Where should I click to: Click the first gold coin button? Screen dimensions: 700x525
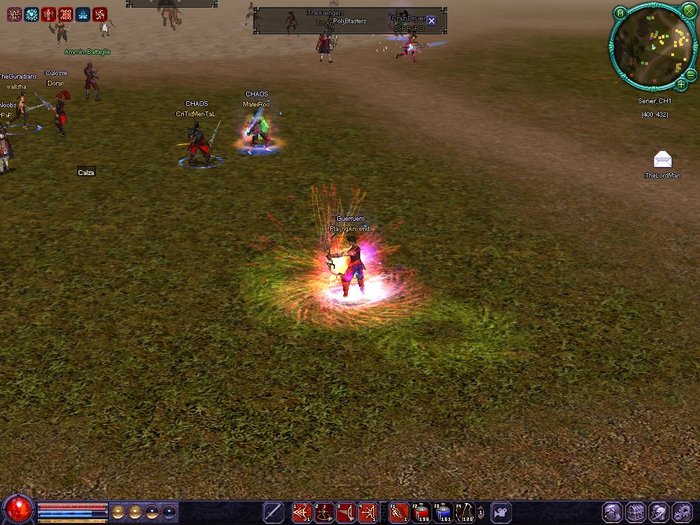[x=118, y=512]
